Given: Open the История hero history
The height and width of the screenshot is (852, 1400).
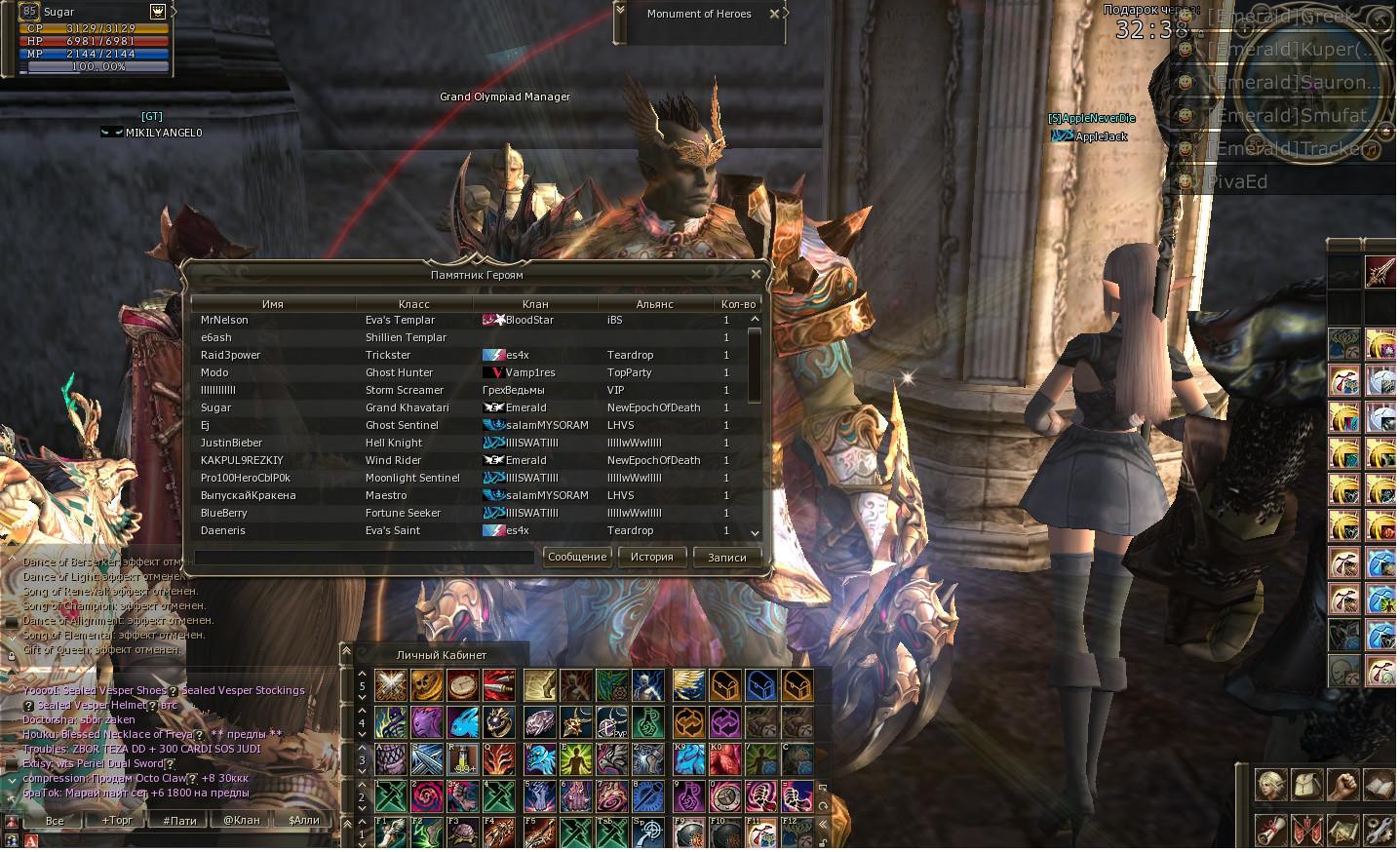Looking at the screenshot, I should coord(651,558).
